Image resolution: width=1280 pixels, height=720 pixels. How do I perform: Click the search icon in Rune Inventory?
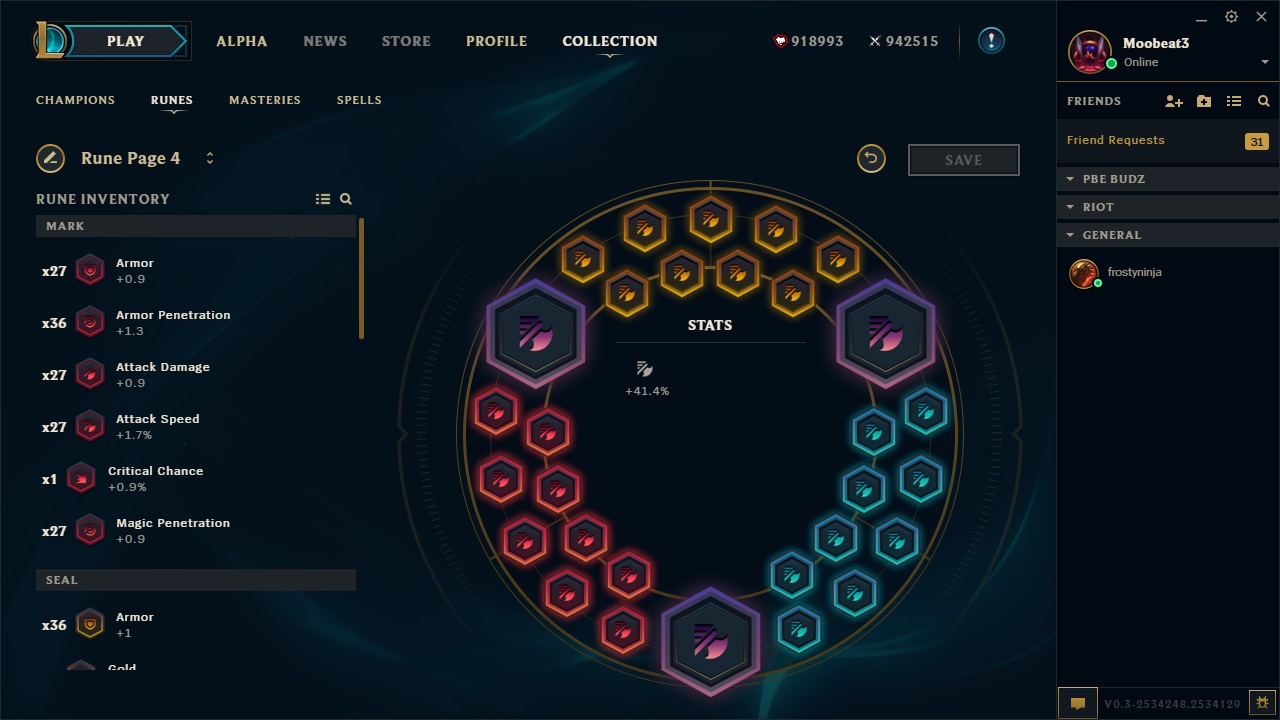tap(346, 198)
